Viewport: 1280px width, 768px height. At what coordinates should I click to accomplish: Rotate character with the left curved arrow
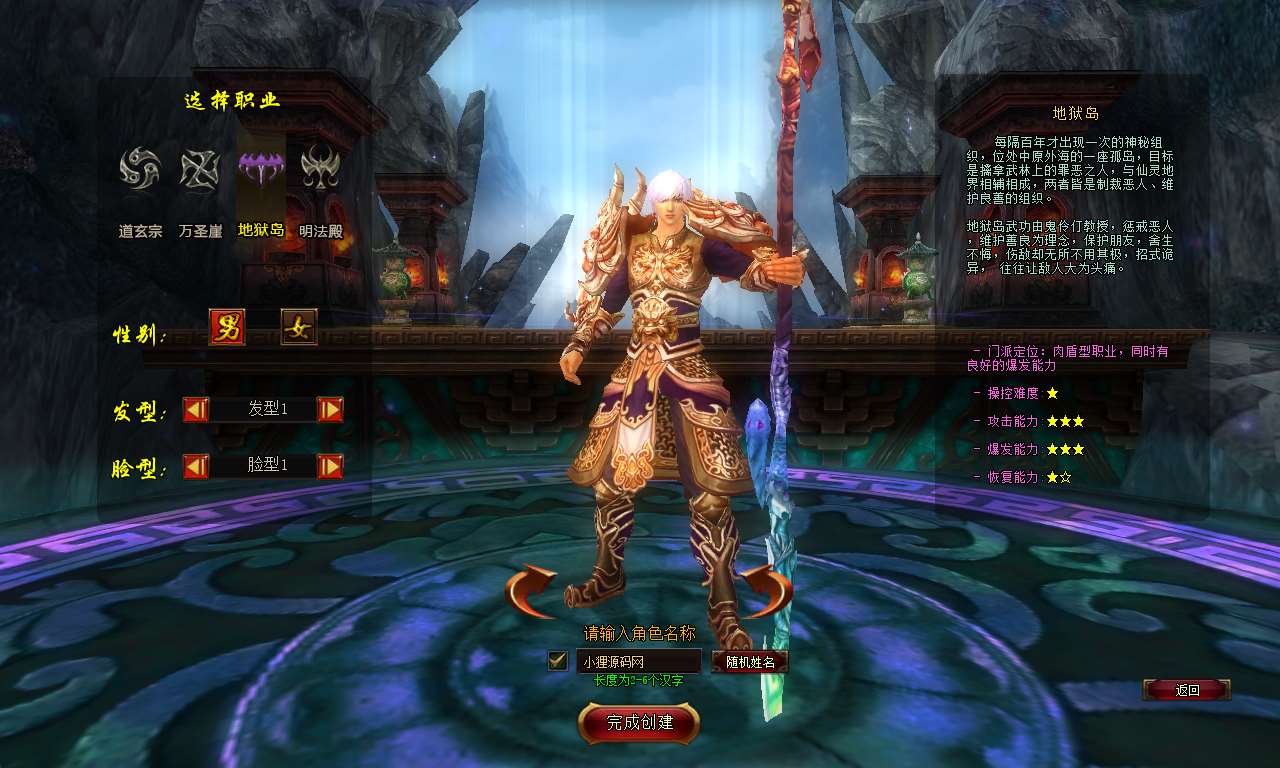click(531, 591)
